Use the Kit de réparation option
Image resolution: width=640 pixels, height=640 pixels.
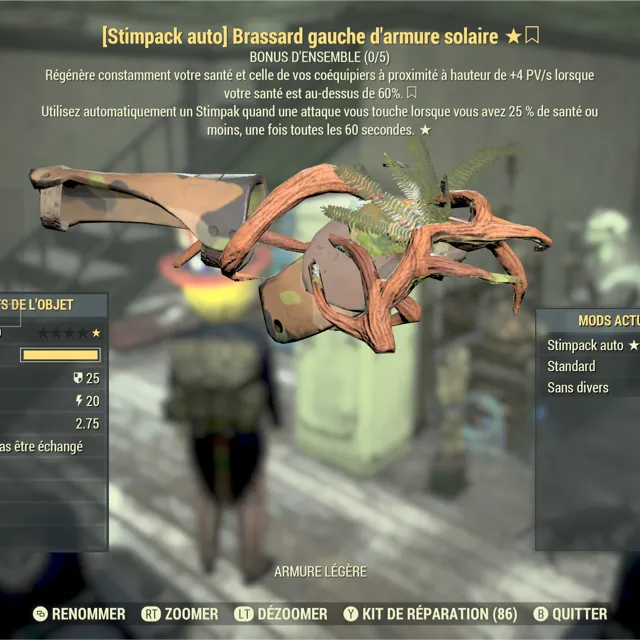(430, 614)
